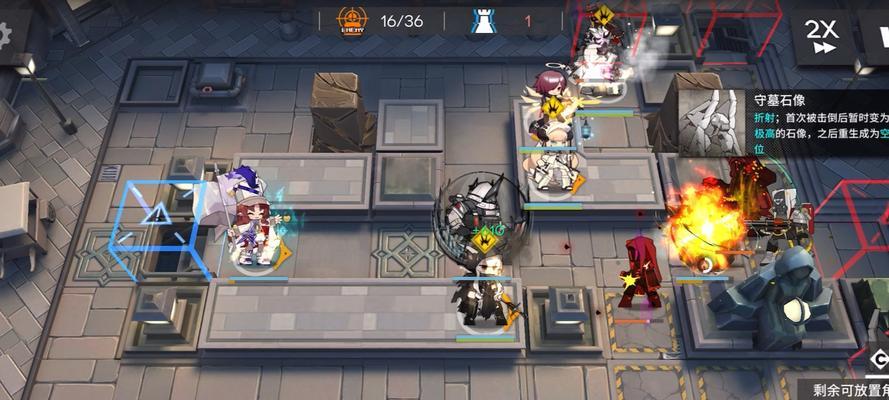
Task: Select the operator holding the white flag
Action: 250,227
